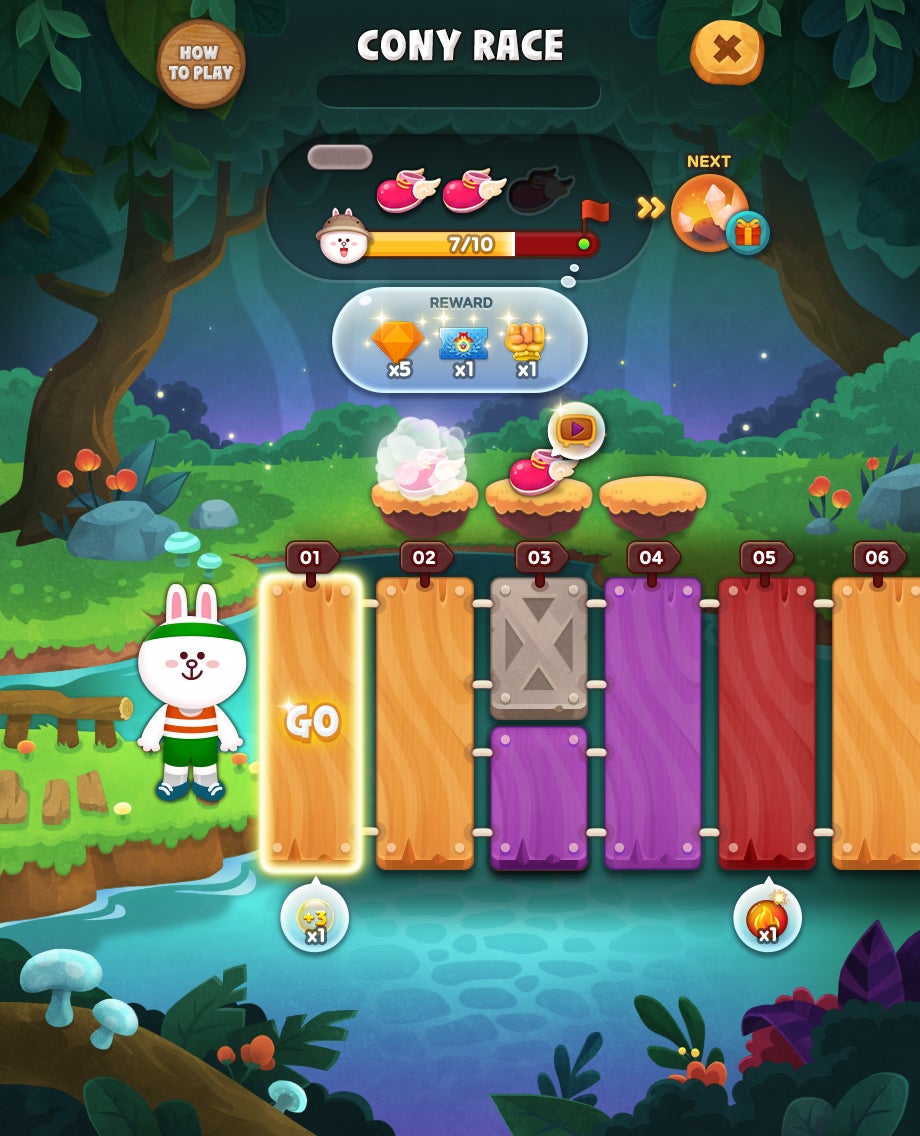920x1136 pixels.
Task: Select the short purple plank in stage 03
Action: 539,797
